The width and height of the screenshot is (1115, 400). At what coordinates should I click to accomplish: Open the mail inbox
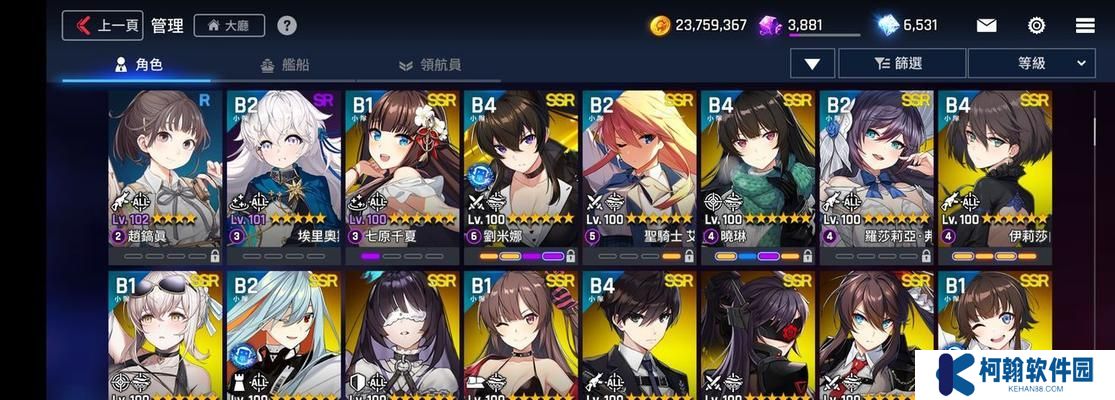tap(986, 25)
